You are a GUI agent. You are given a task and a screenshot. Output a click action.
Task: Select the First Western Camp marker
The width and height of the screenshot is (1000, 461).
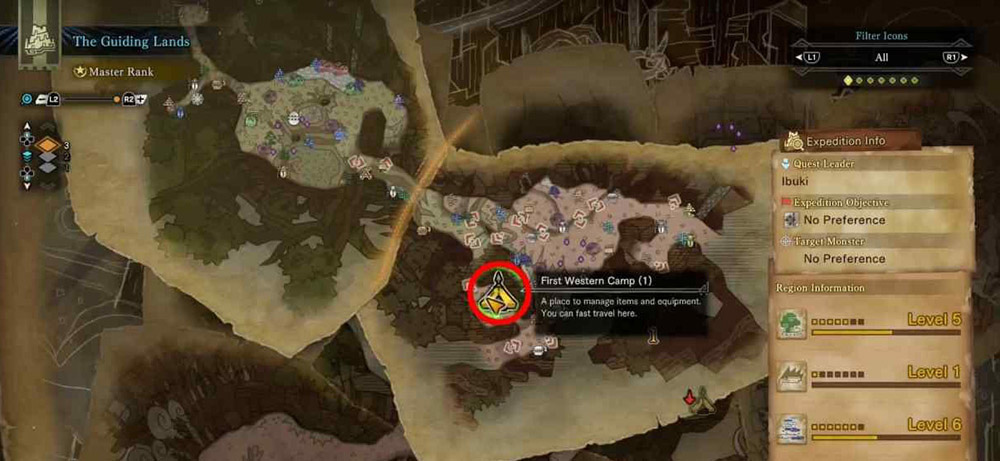coord(496,294)
